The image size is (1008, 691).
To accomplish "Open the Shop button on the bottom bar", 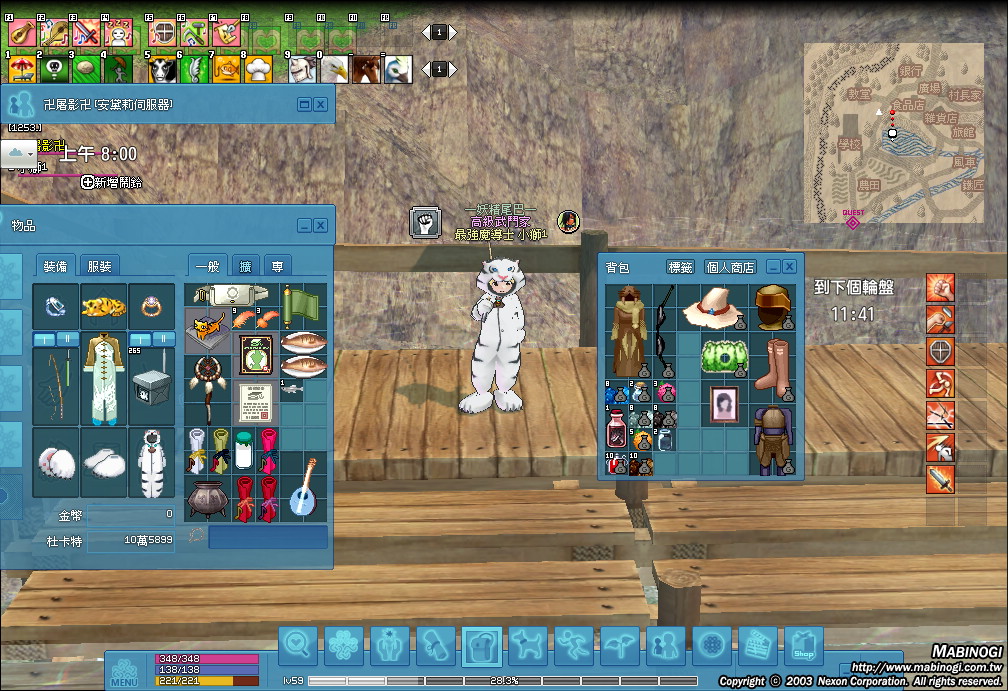I will pos(803,647).
